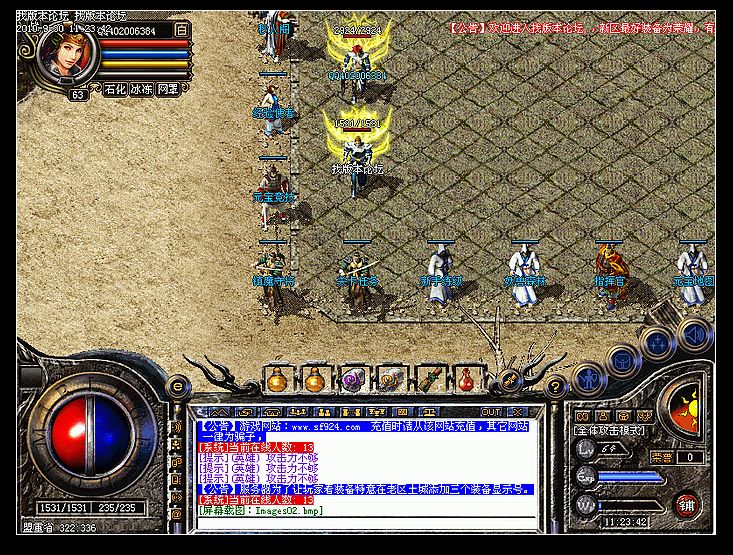This screenshot has height=555, width=733.
Task: Open the bag inventory round button
Action: (624, 358)
